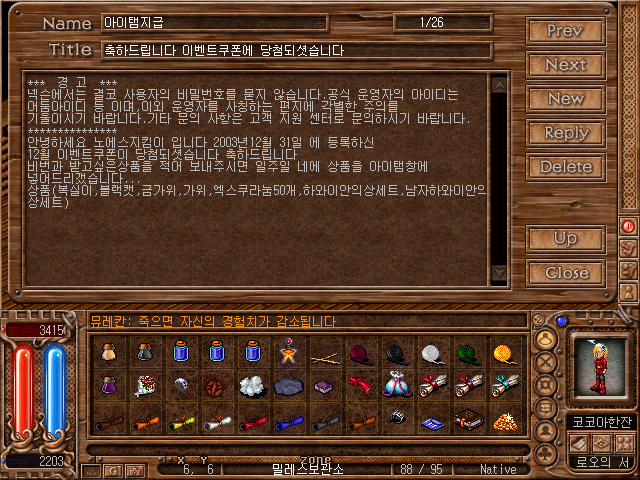Viewport: 640px width, 480px height.
Task: Go to the previous mail with Prev
Action: (565, 31)
